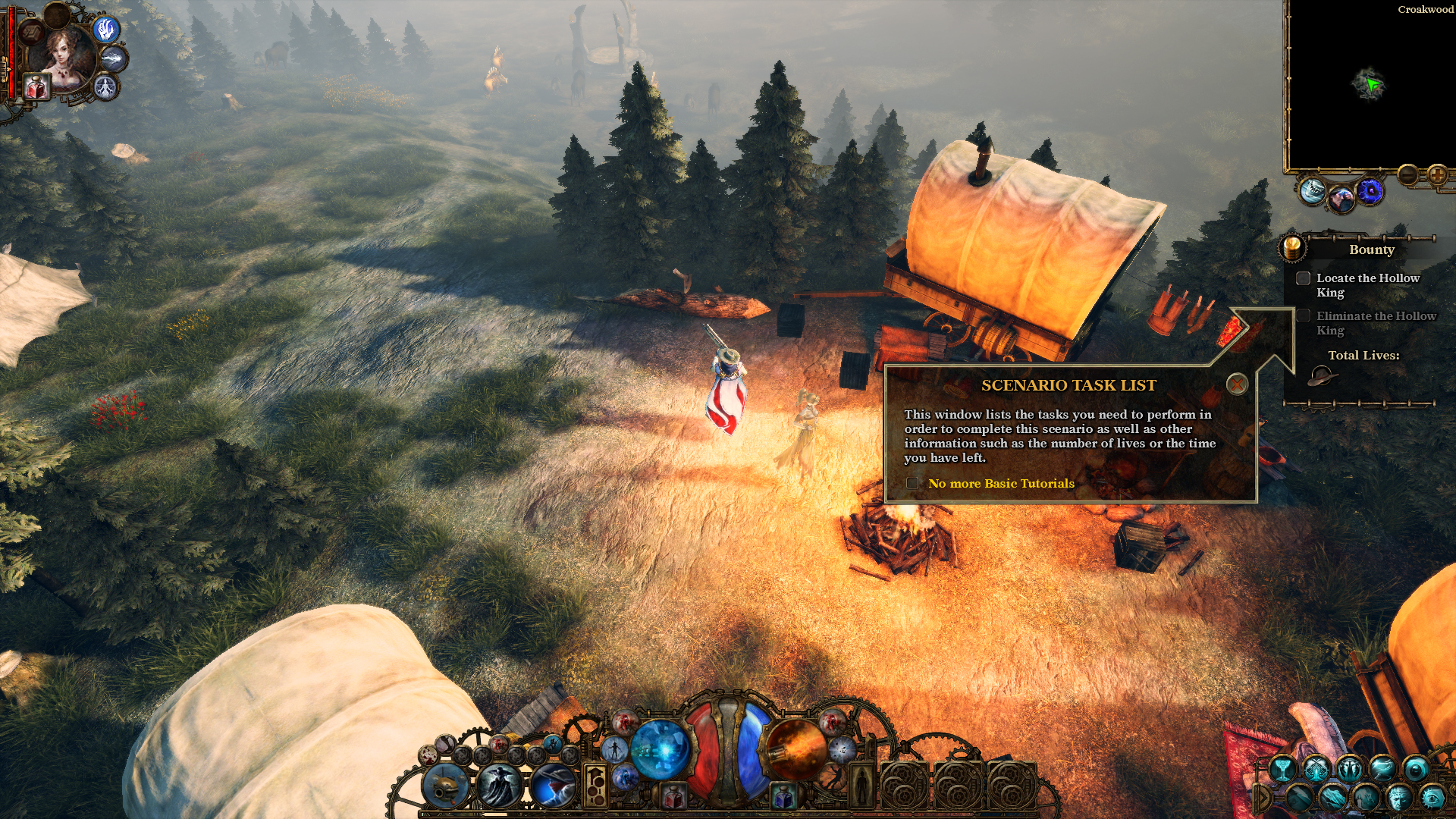The height and width of the screenshot is (819, 1456).
Task: Open the goblet icon menu button
Action: (x=1282, y=769)
